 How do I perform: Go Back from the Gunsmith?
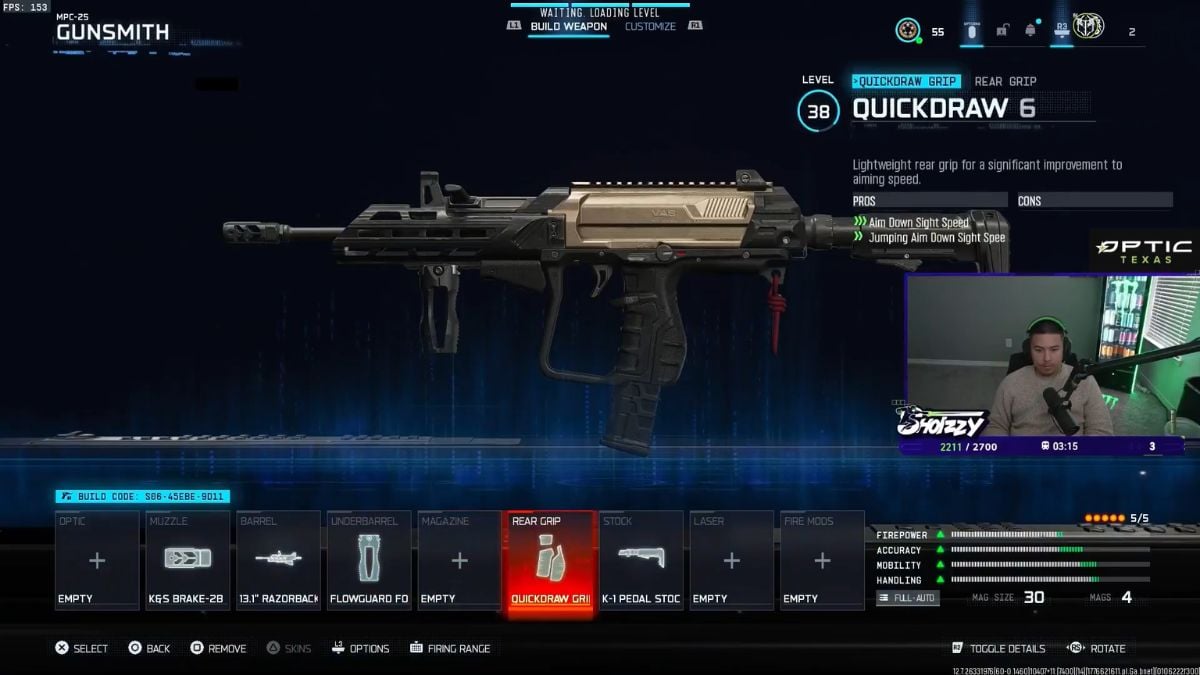pyautogui.click(x=149, y=648)
